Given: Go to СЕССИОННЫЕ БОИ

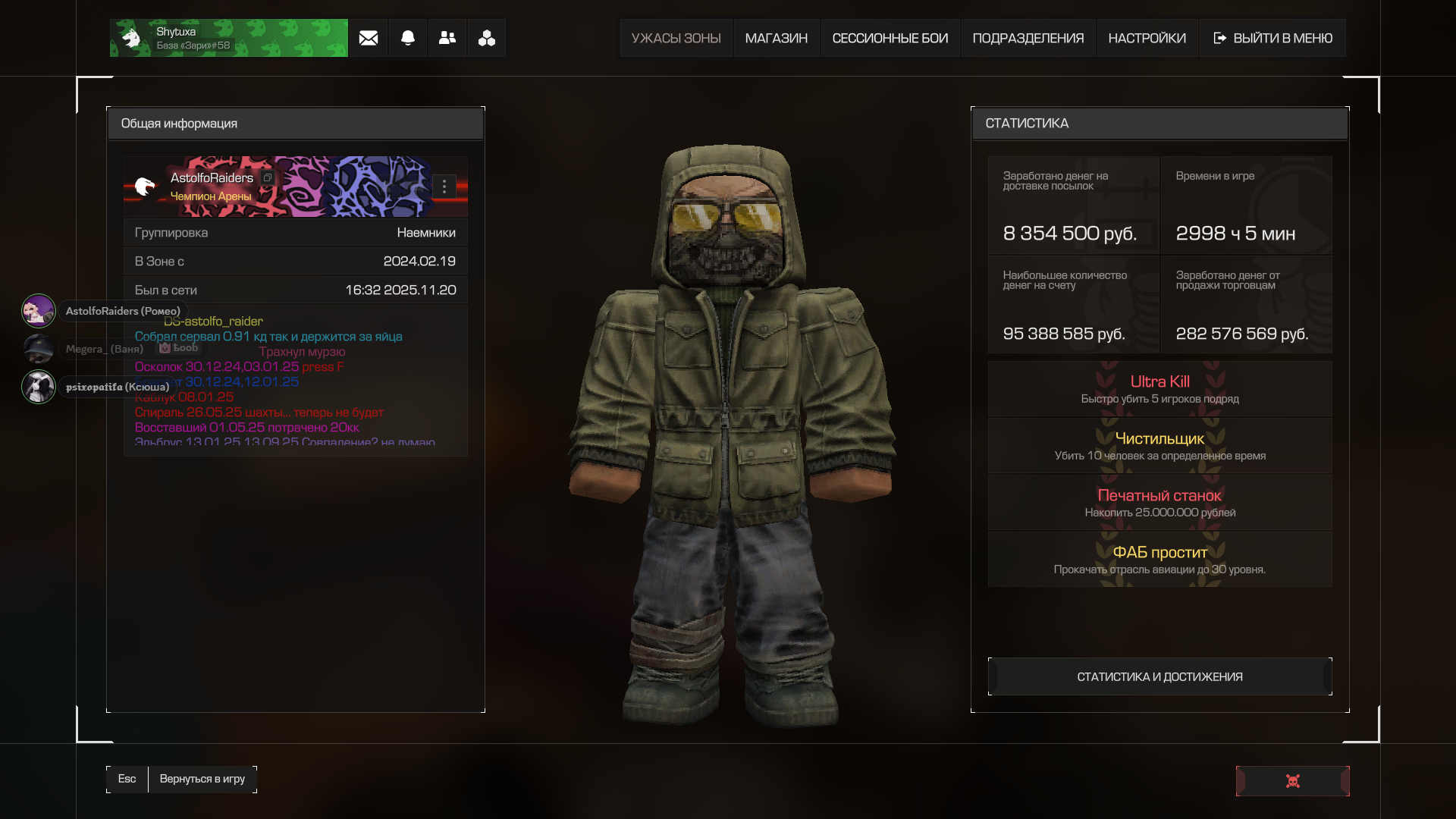Looking at the screenshot, I should point(890,38).
